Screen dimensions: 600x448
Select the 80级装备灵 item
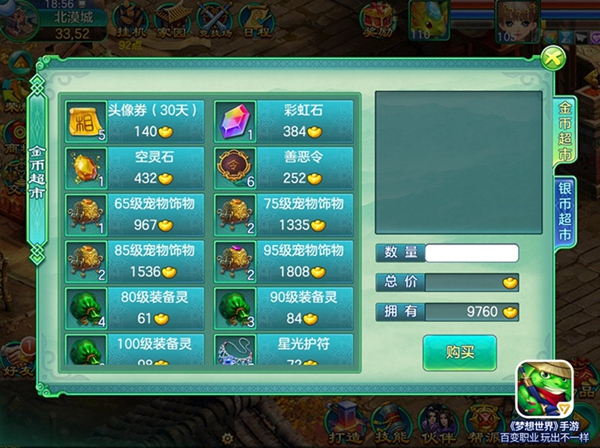[136, 309]
